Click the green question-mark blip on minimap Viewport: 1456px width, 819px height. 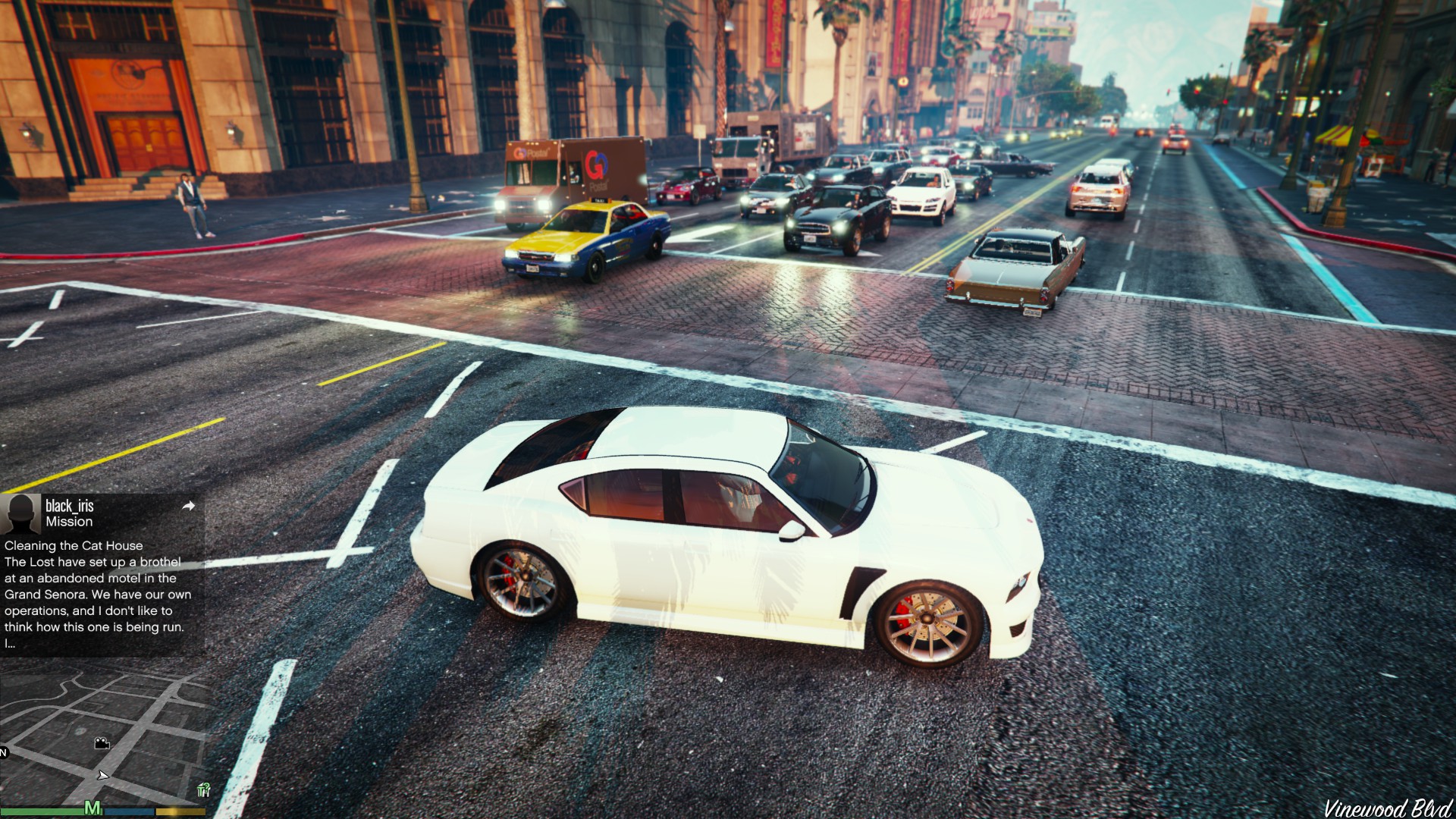(x=203, y=790)
